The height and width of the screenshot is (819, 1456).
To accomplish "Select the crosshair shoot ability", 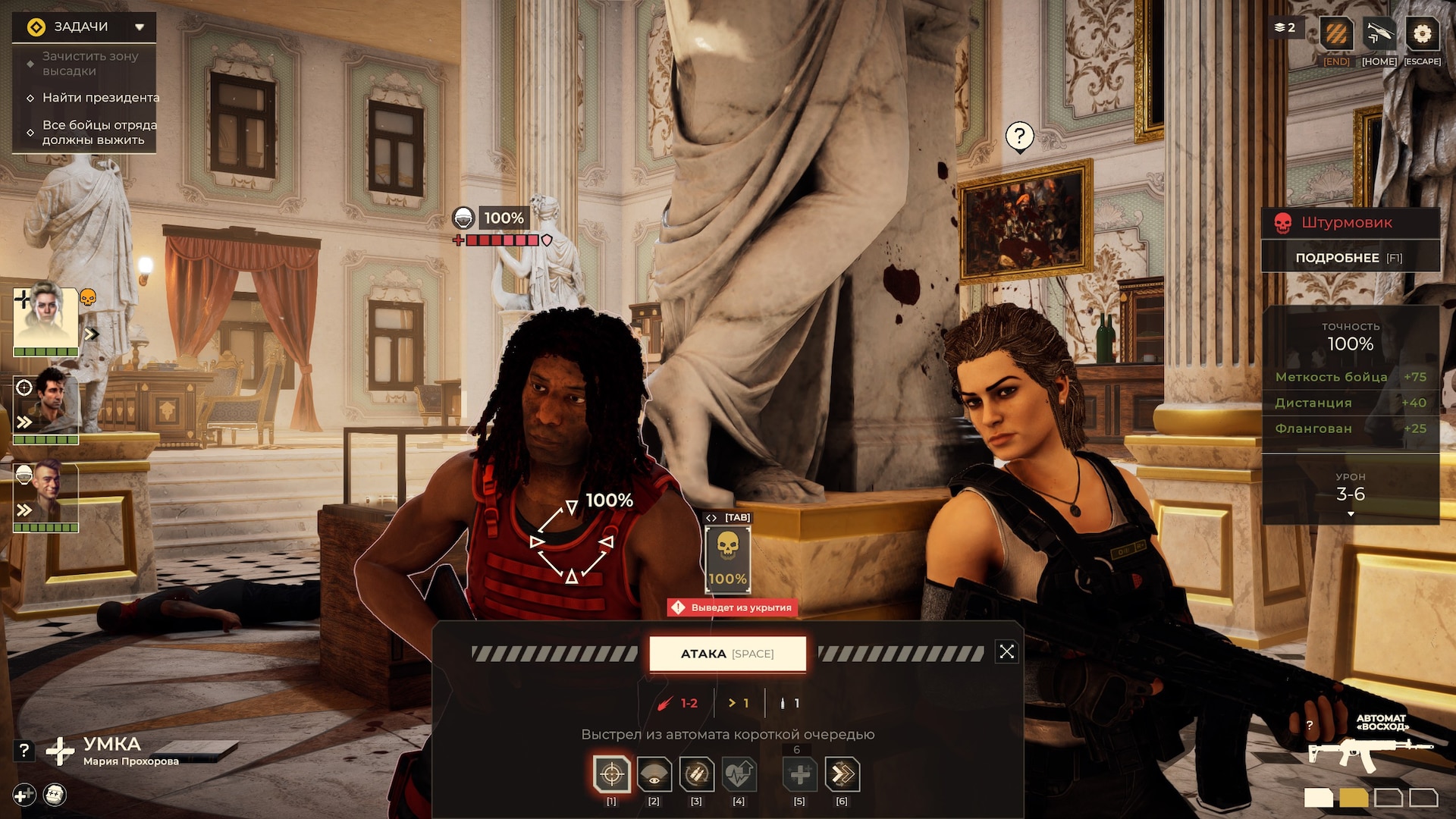I will click(x=611, y=774).
